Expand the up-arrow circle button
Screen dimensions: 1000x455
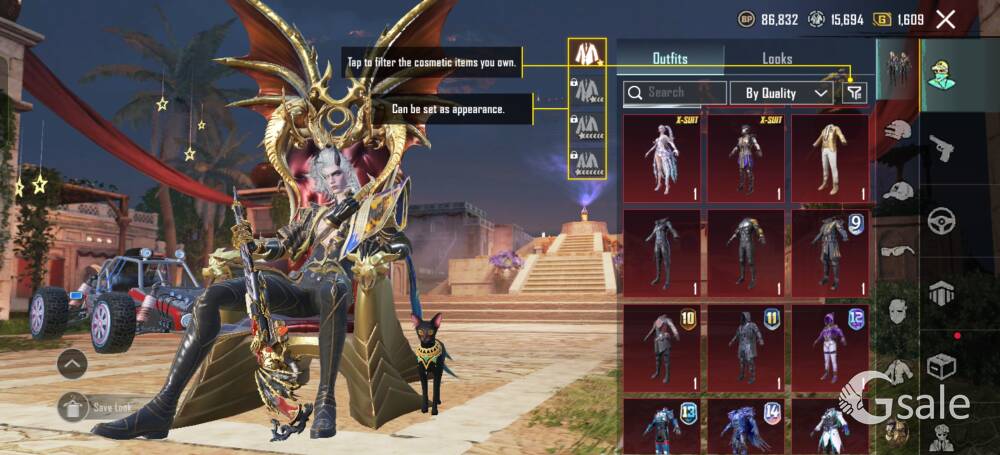pos(72,364)
